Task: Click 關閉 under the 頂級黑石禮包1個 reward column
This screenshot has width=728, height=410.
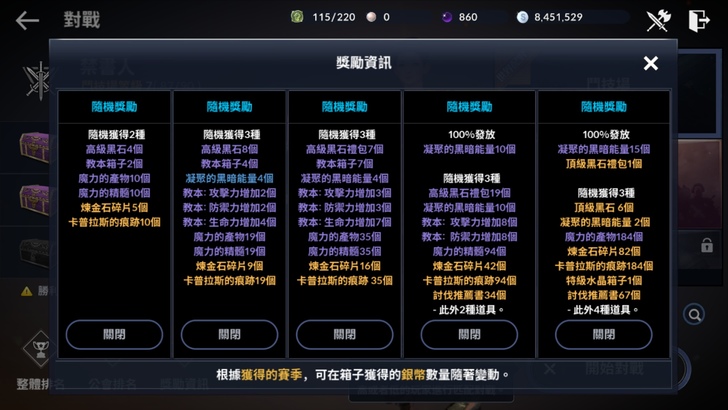Action: (603, 334)
